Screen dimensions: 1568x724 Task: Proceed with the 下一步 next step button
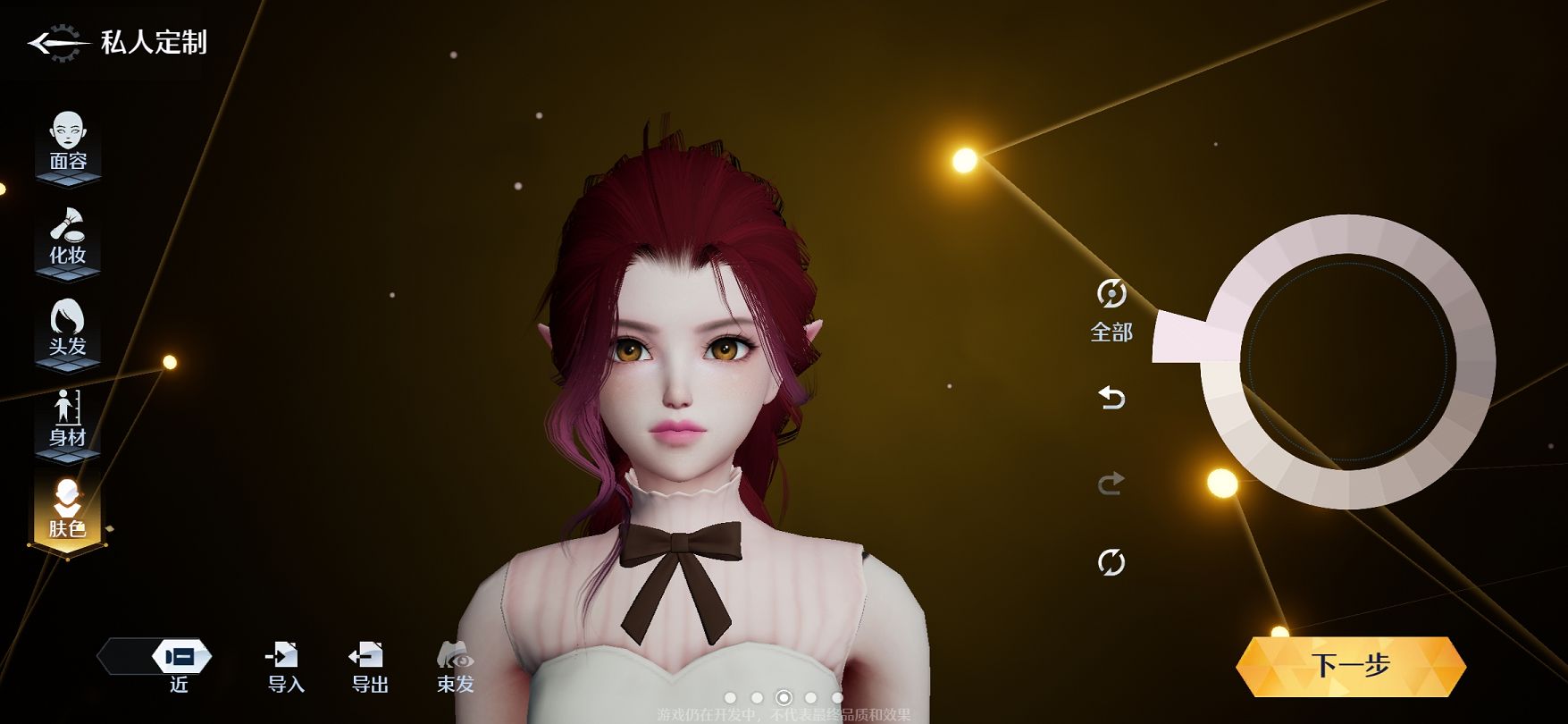click(1350, 666)
